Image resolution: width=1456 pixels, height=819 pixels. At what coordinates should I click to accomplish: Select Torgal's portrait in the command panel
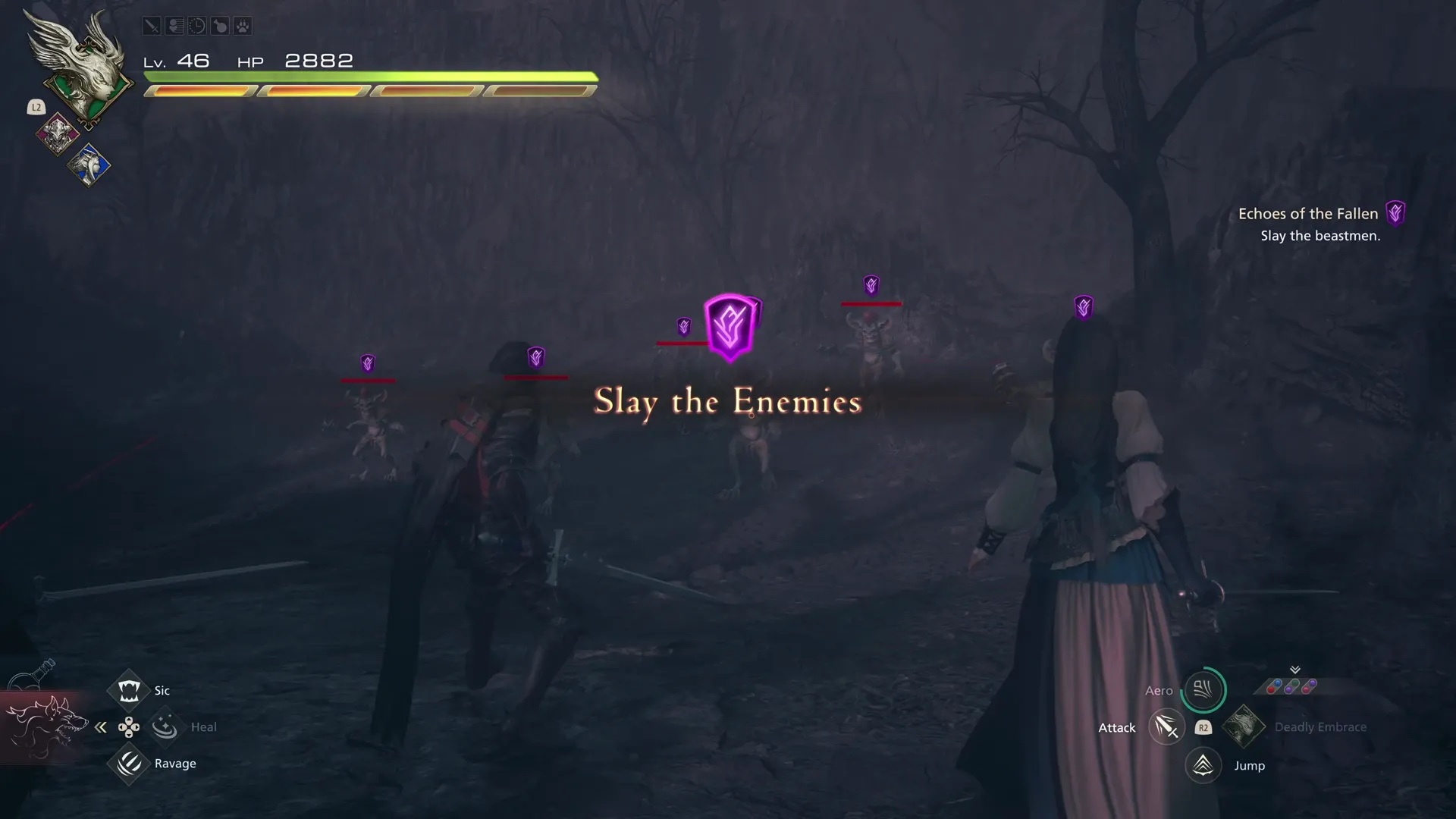[47, 726]
